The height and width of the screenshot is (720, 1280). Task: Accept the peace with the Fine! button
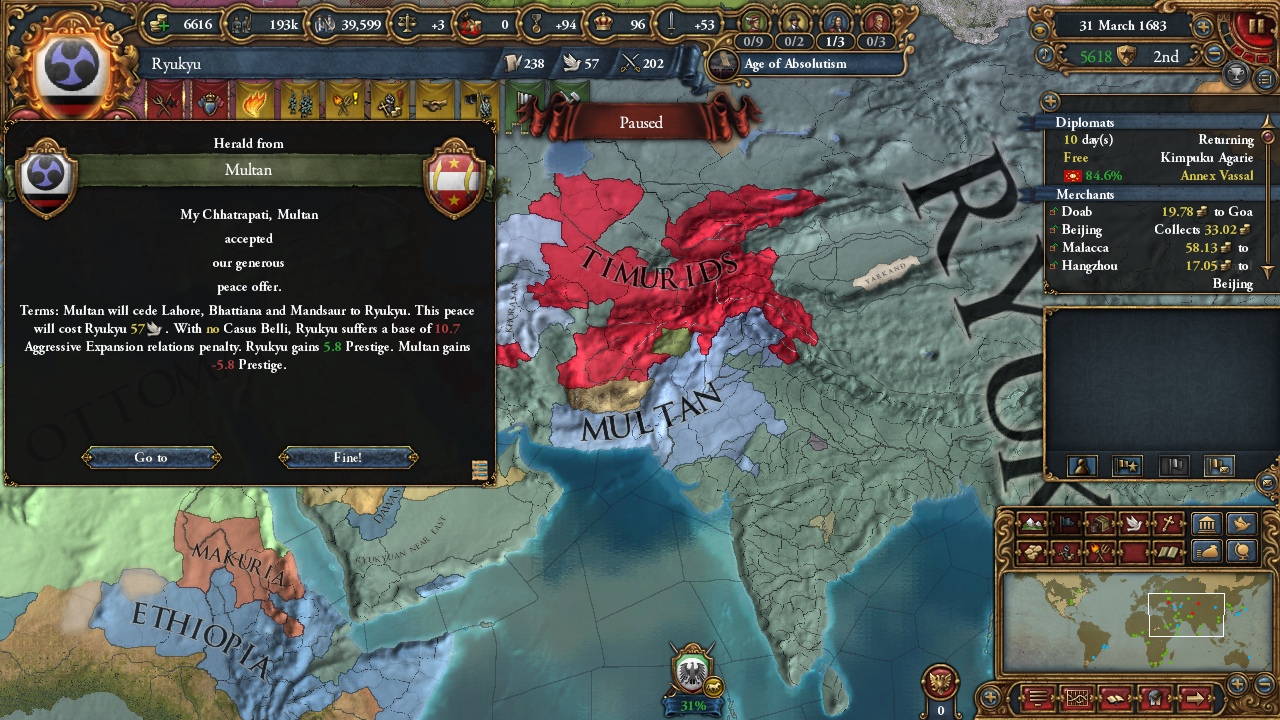(347, 457)
